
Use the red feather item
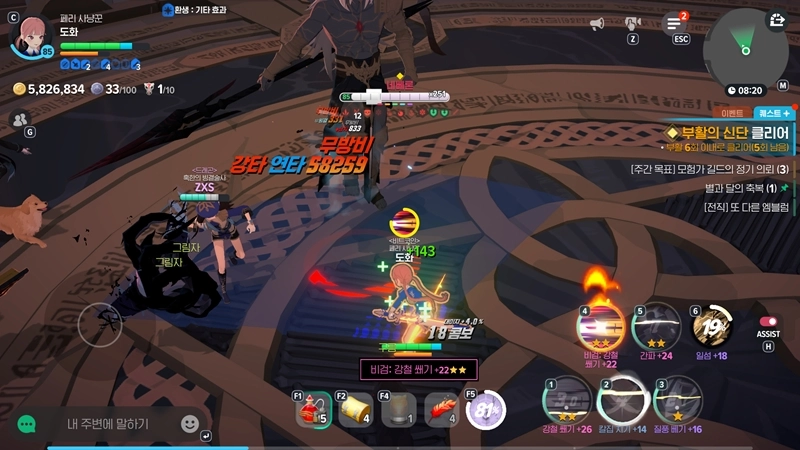pyautogui.click(x=443, y=408)
